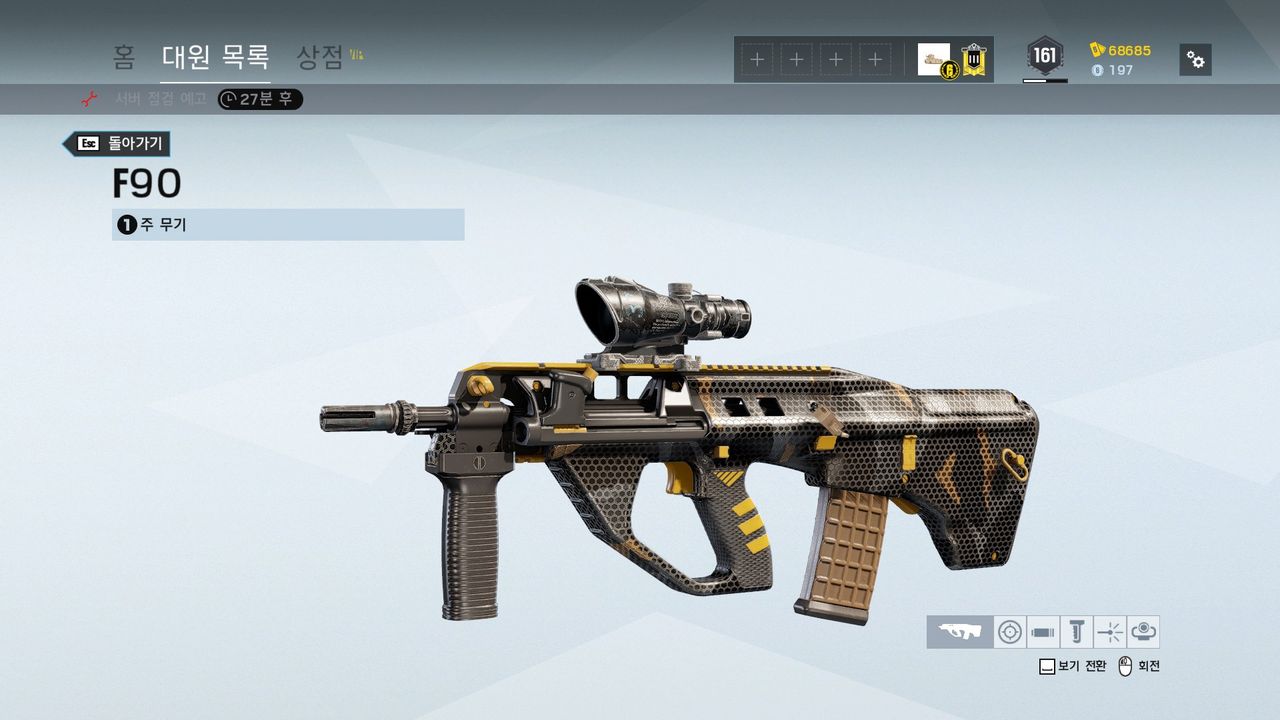1280x720 pixels.
Task: Open the weapon charm slot icon
Action: (1143, 632)
